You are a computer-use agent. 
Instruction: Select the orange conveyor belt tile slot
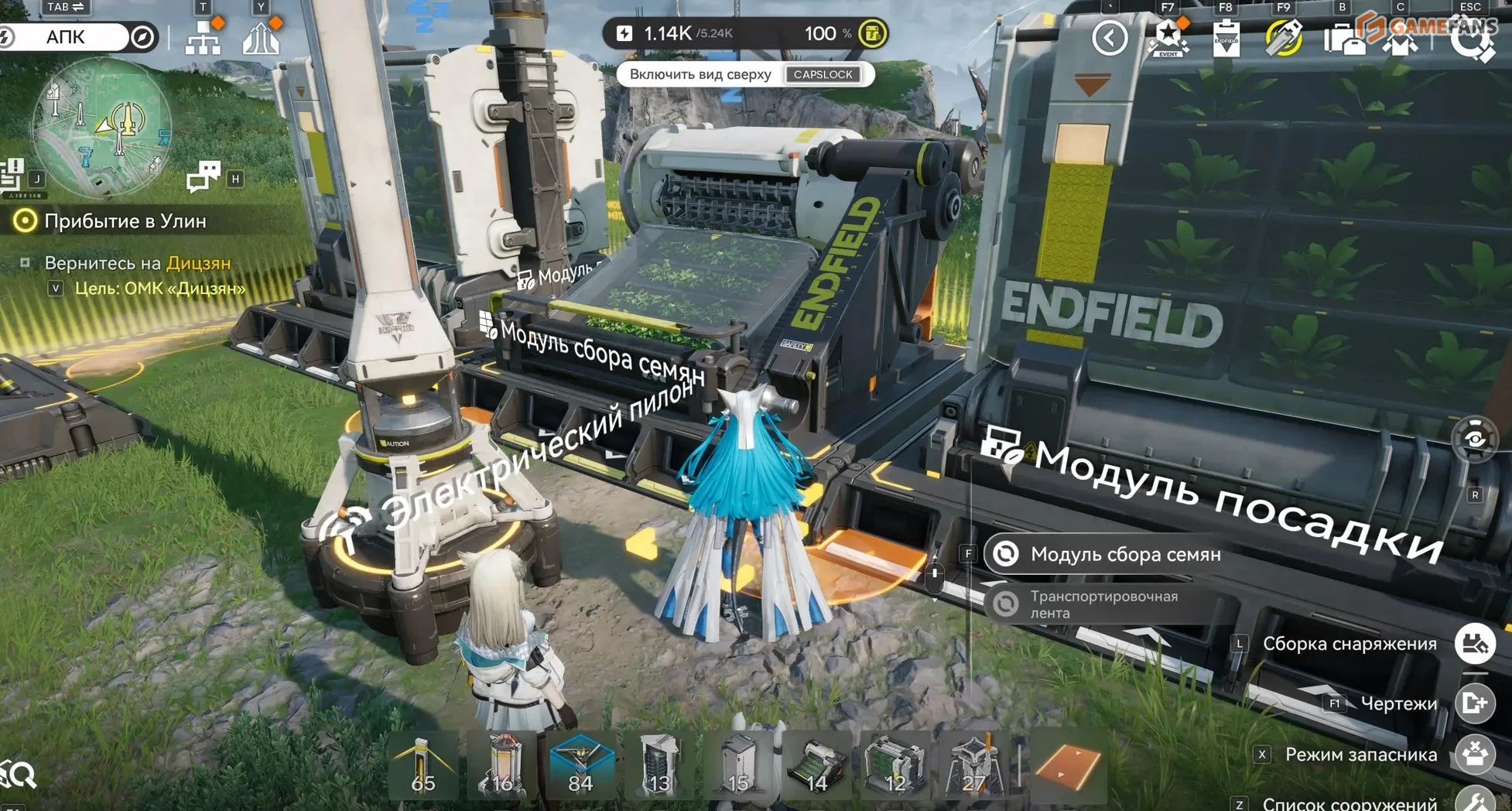click(1067, 766)
